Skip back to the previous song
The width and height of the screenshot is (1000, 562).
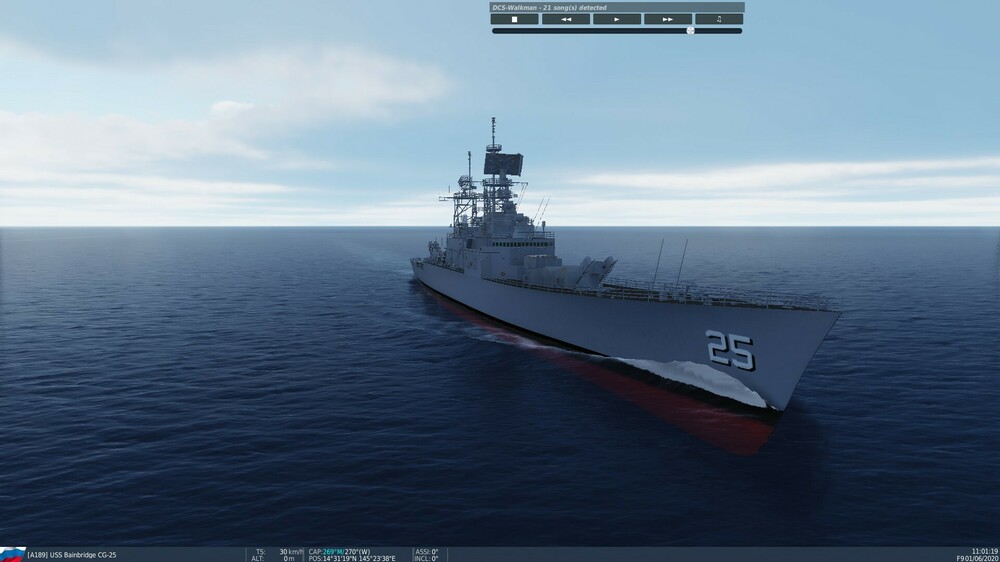[x=566, y=19]
